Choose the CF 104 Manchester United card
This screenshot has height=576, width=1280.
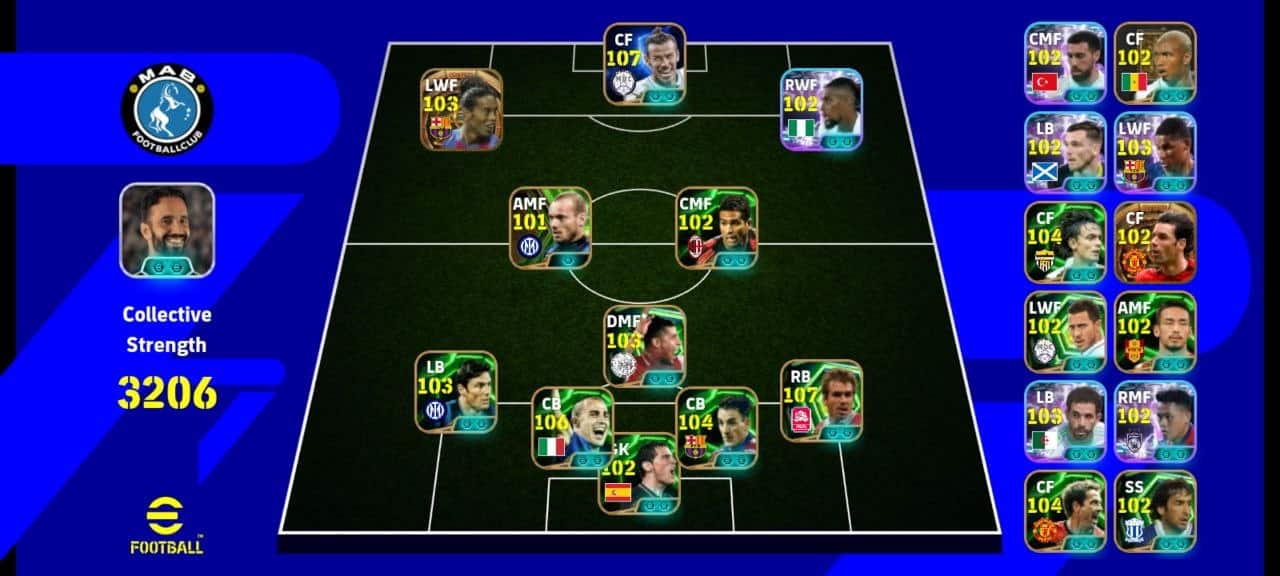point(1064,510)
